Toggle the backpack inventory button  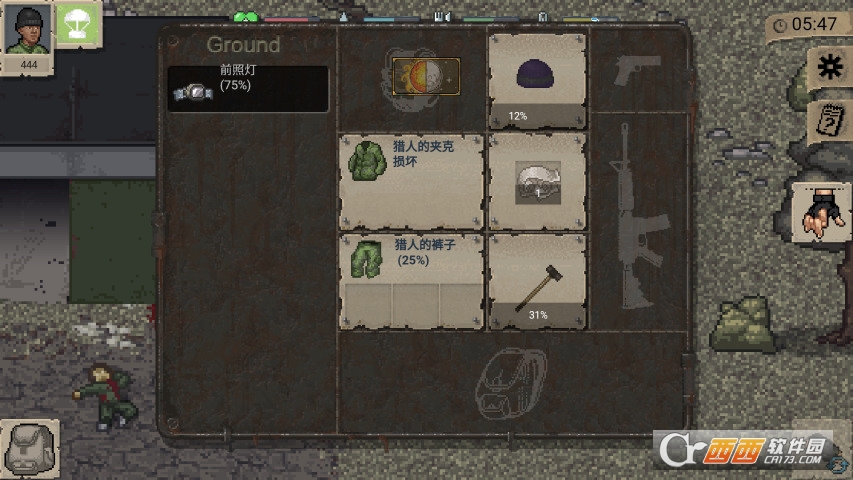[x=30, y=448]
